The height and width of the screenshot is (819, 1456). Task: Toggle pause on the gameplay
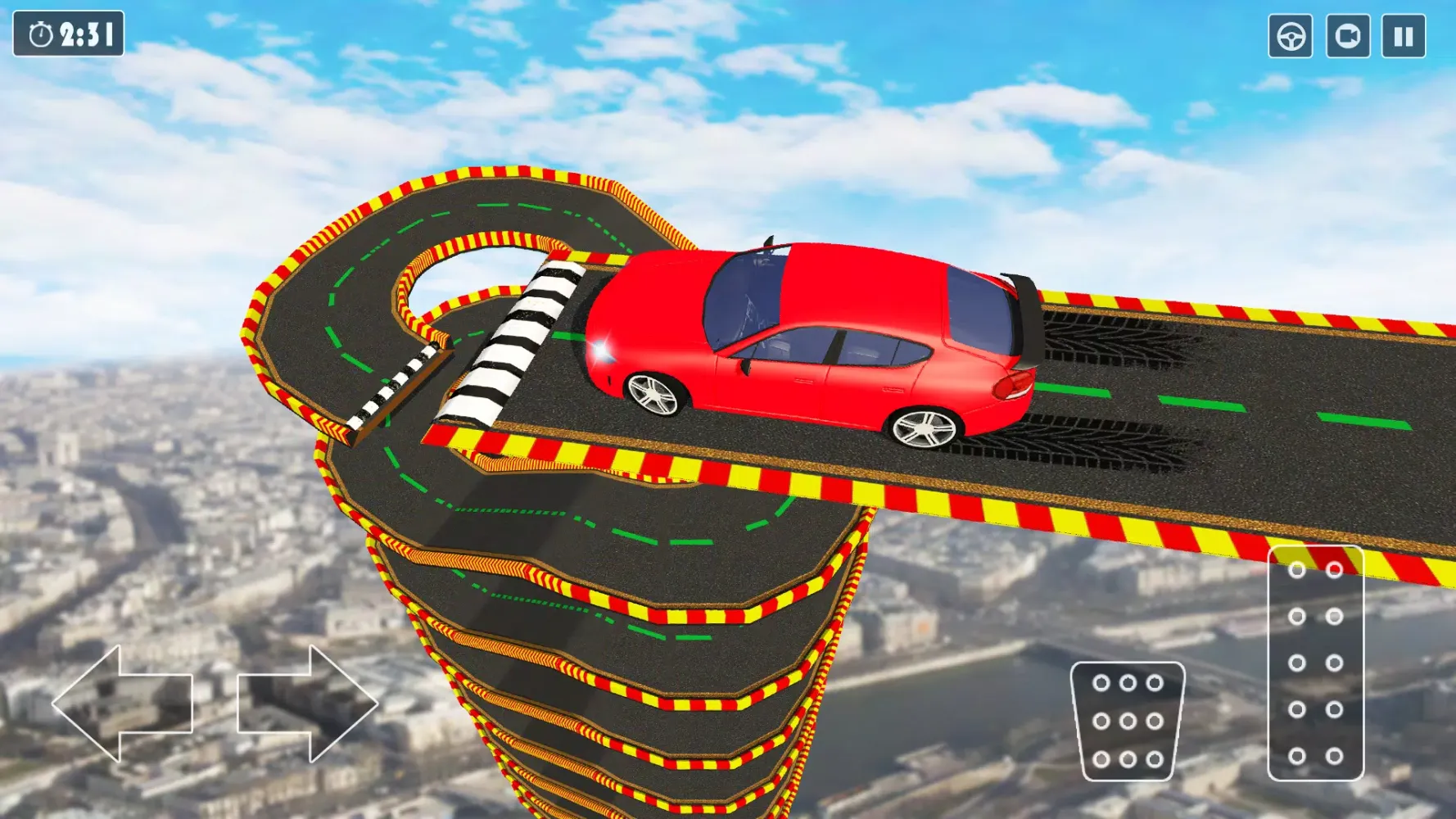1404,34
